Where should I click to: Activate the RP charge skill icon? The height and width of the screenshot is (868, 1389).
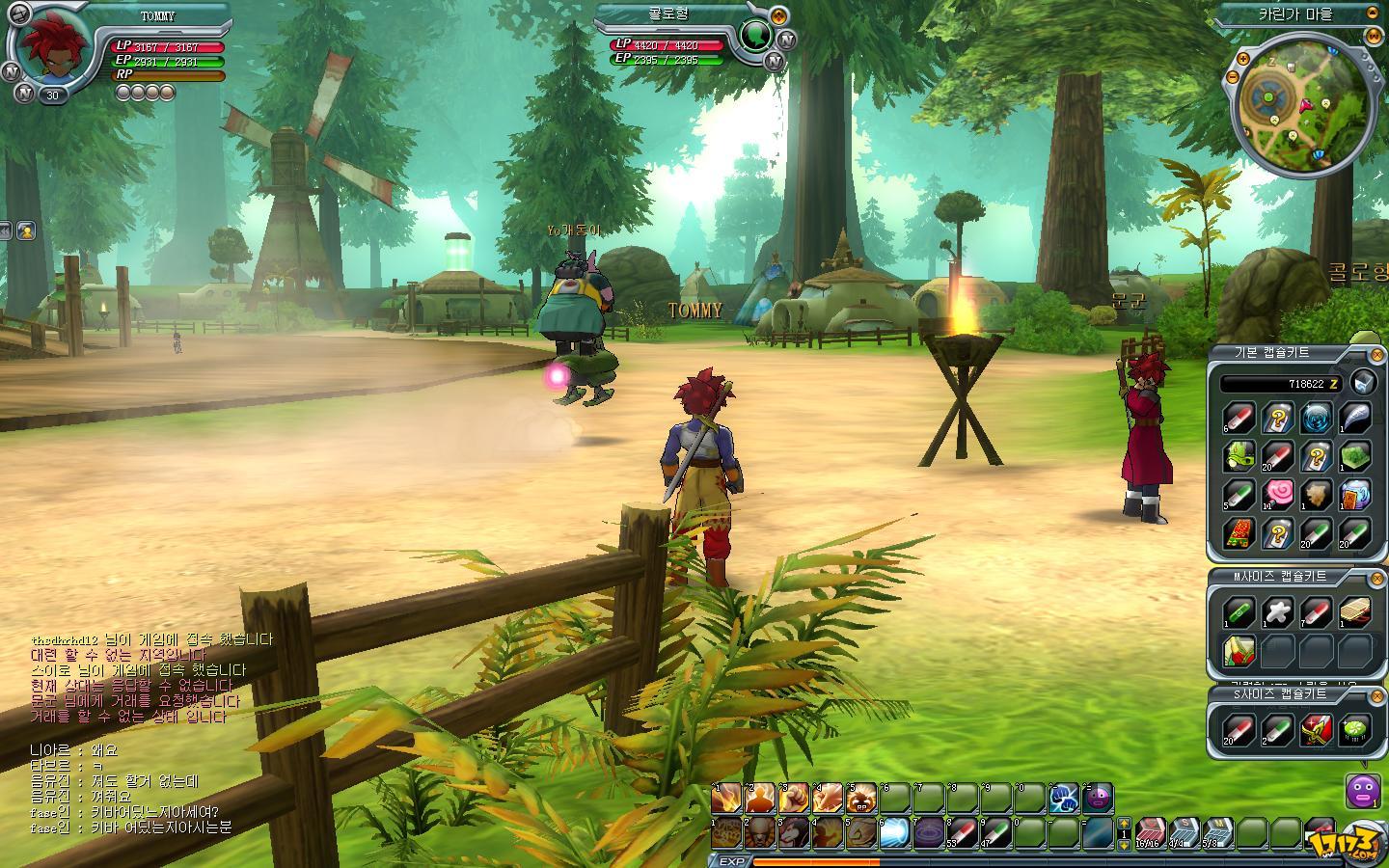[861, 799]
